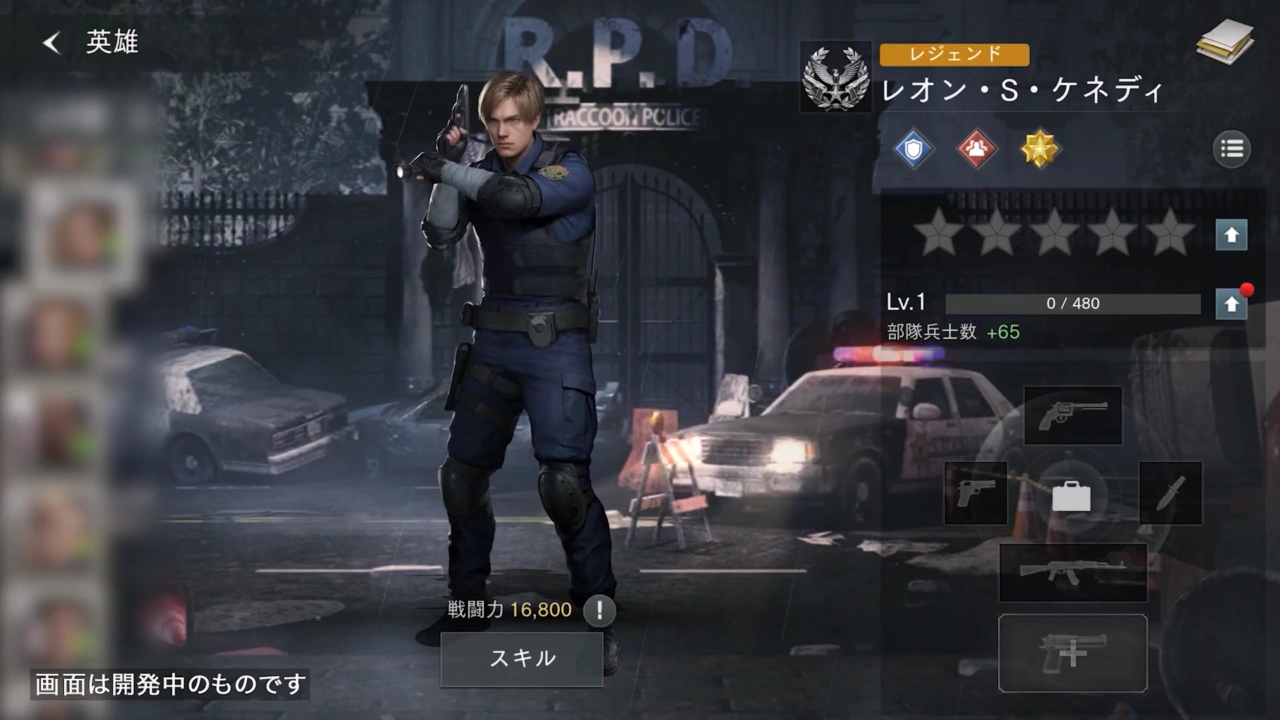1280x720 pixels.
Task: Open the knife equipment slot
Action: coord(1170,494)
